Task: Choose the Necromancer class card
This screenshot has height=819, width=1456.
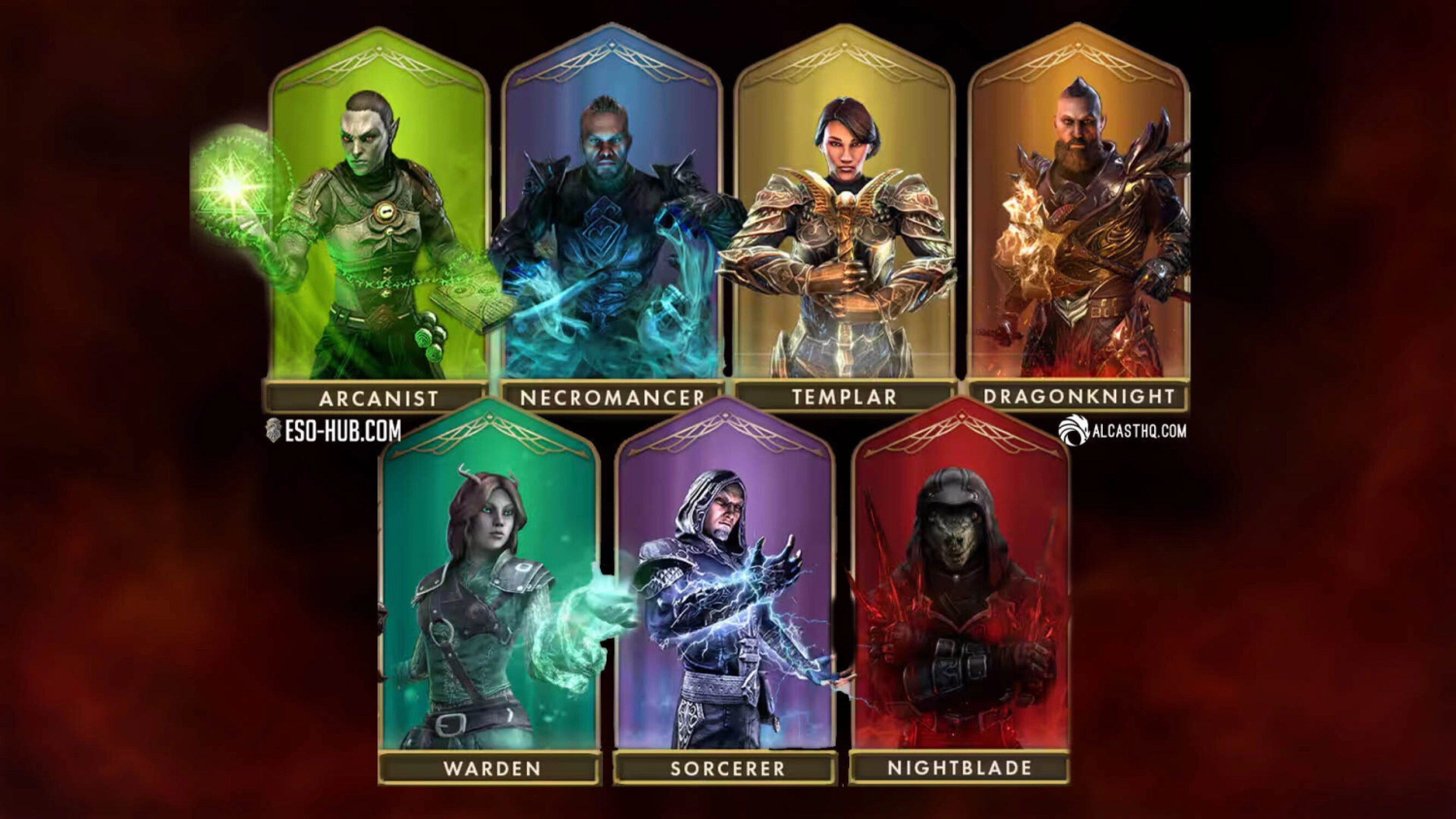Action: point(612,226)
